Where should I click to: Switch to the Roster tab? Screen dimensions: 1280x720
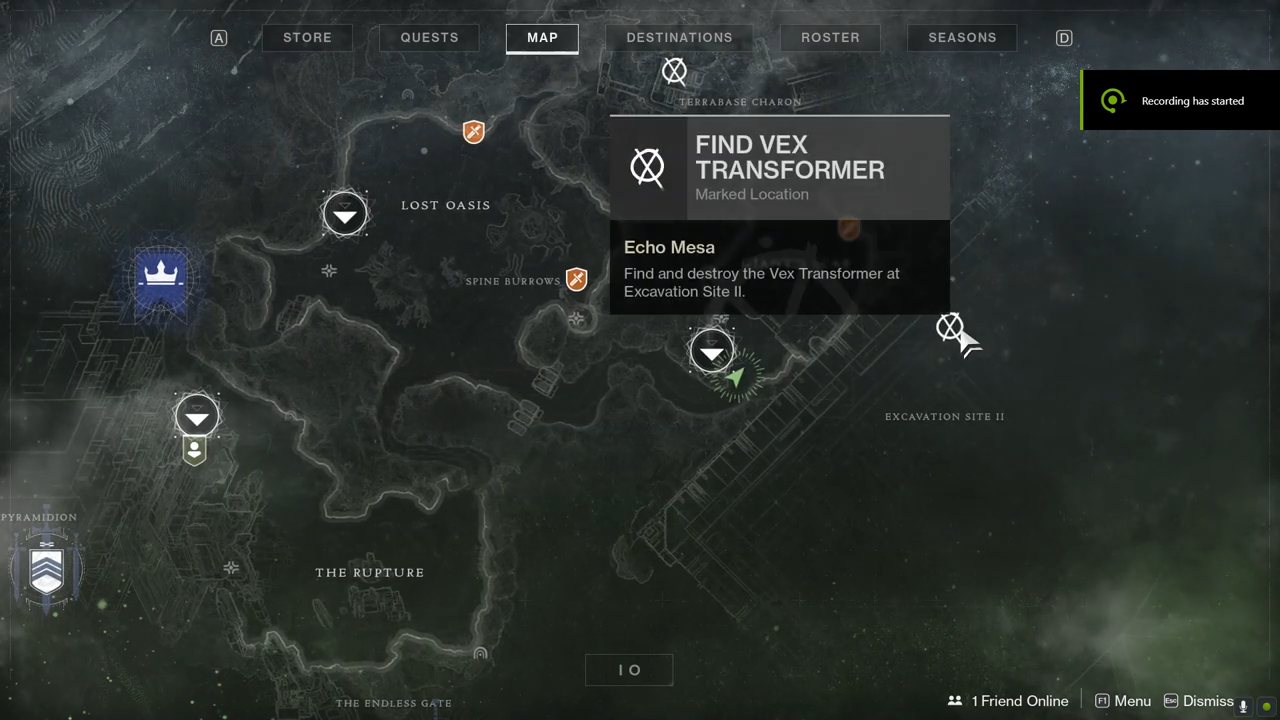click(x=830, y=38)
